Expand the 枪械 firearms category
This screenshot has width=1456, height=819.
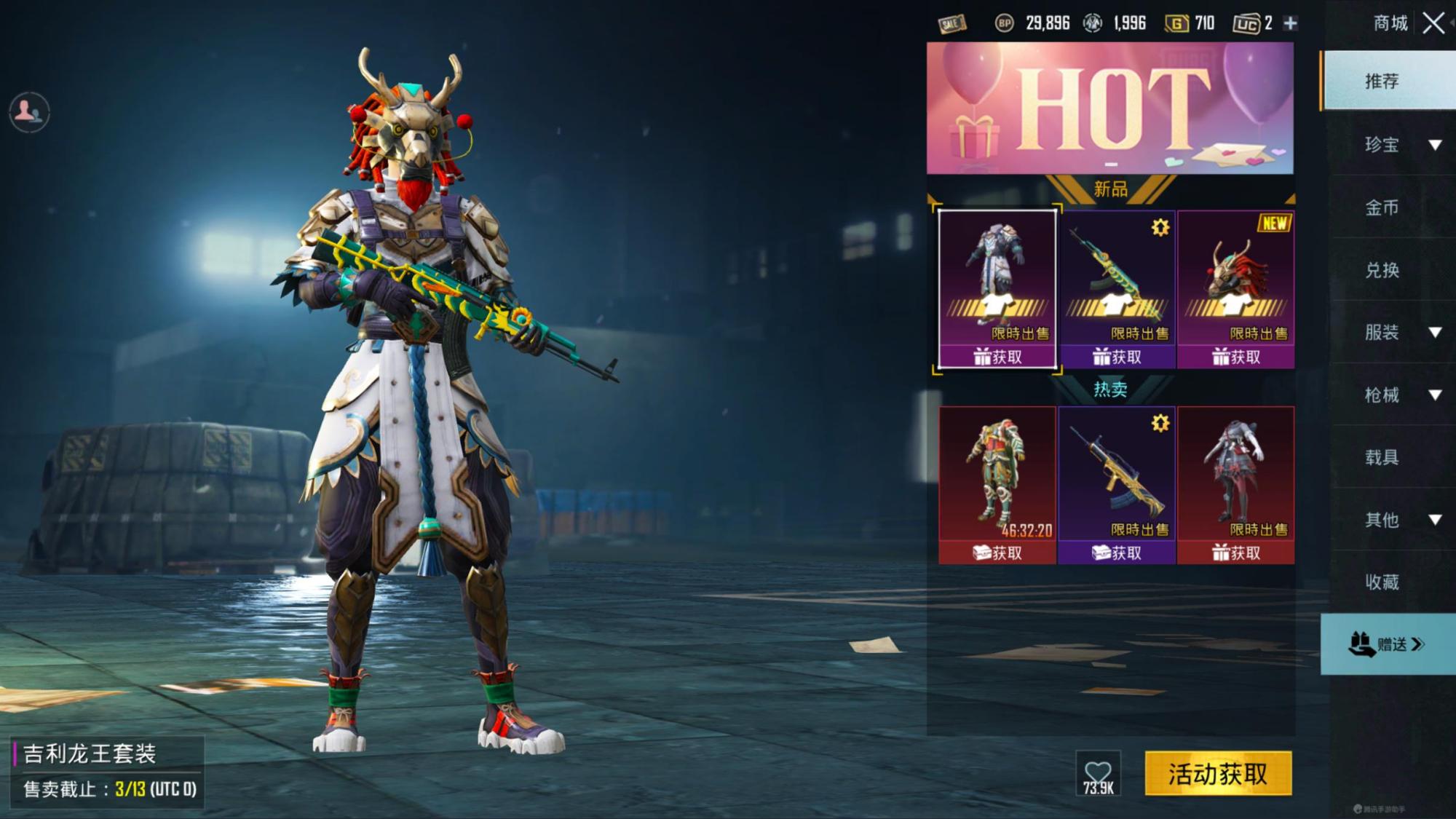tap(1398, 395)
